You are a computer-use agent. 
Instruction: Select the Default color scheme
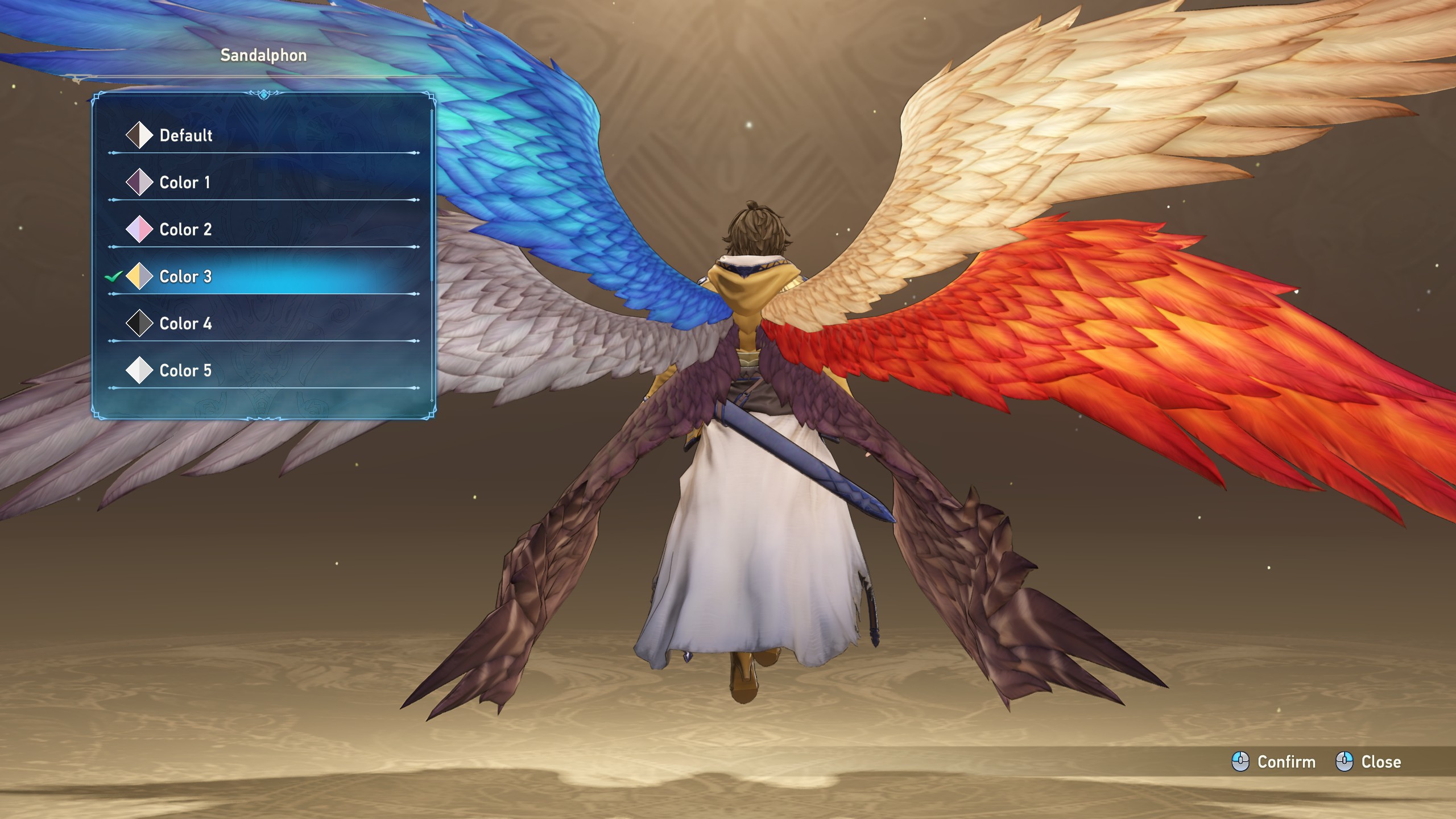[x=185, y=135]
